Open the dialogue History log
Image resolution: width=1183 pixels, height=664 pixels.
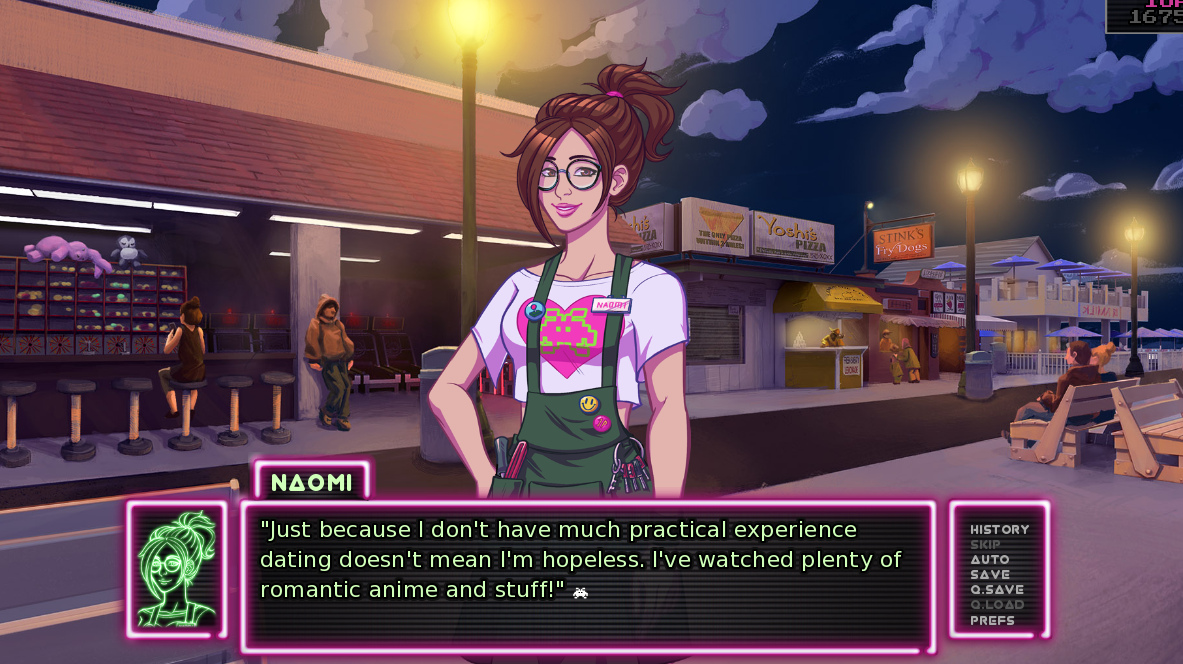[999, 529]
